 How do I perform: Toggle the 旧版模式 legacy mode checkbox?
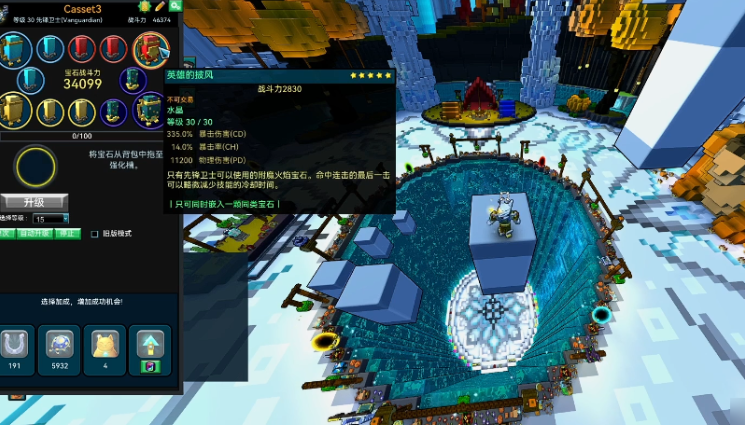pos(95,233)
